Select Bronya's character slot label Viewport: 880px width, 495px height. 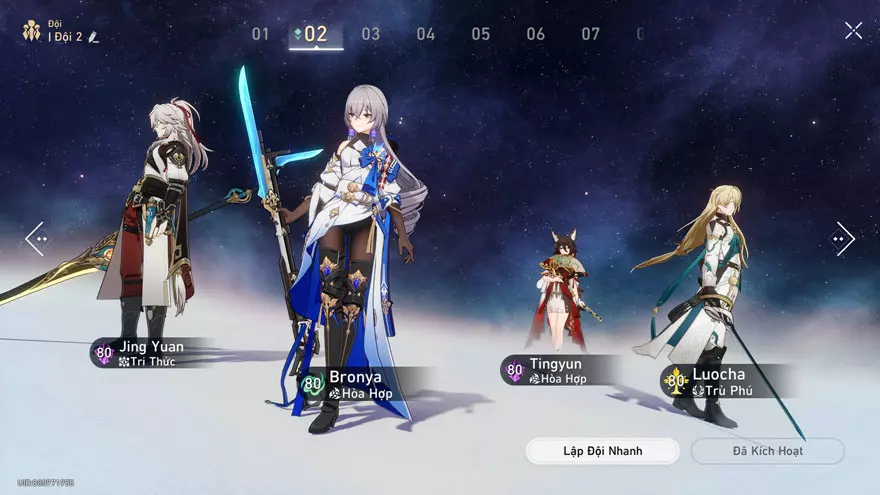[x=357, y=384]
